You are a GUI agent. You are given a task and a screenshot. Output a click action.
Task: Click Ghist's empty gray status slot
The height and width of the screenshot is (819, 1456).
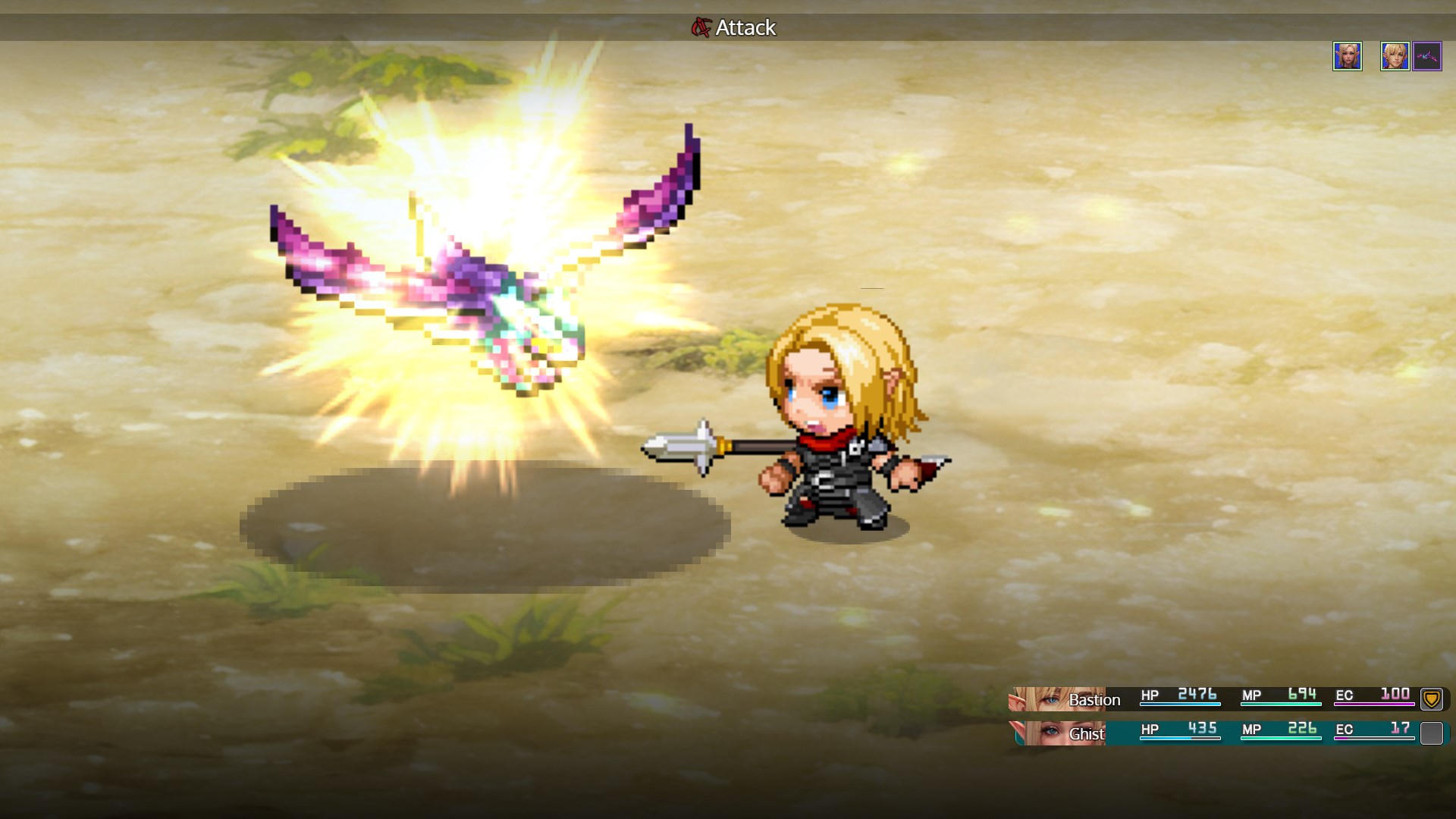(x=1431, y=733)
